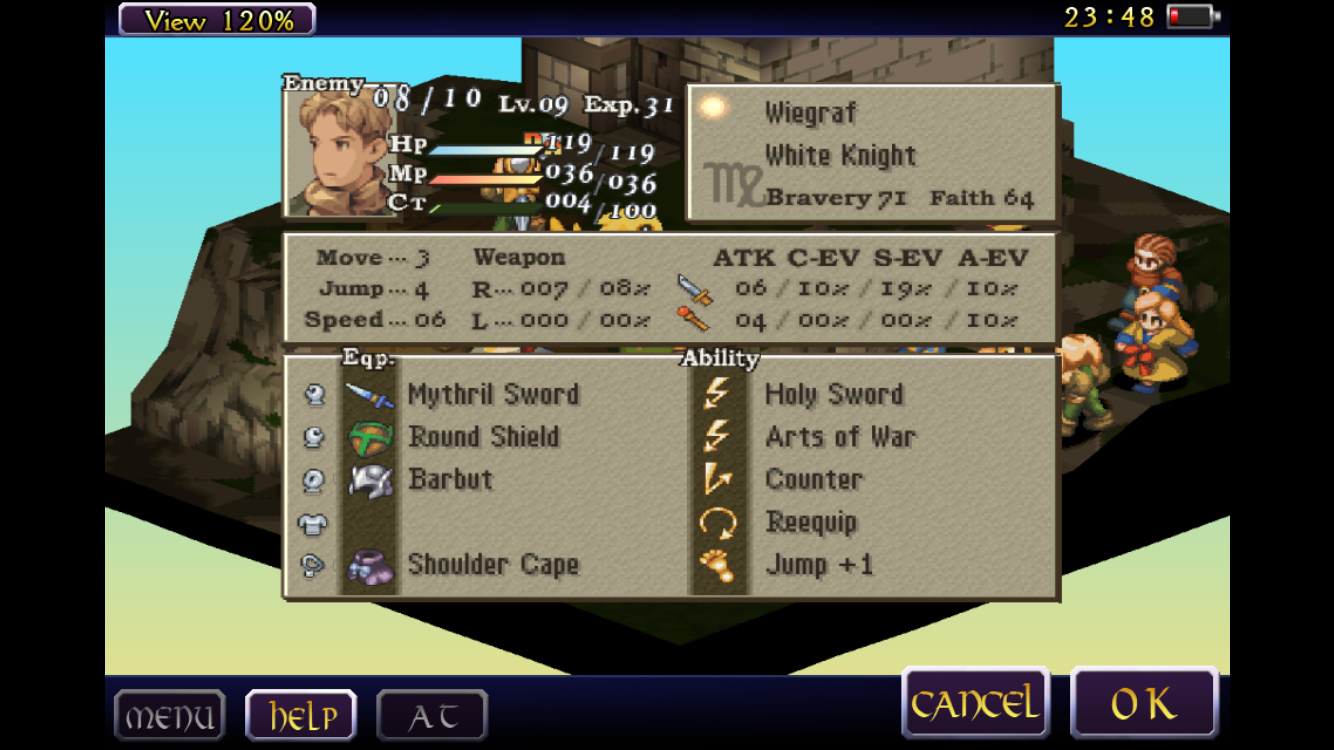Tap the Cancel button
The width and height of the screenshot is (1334, 750).
tap(974, 704)
